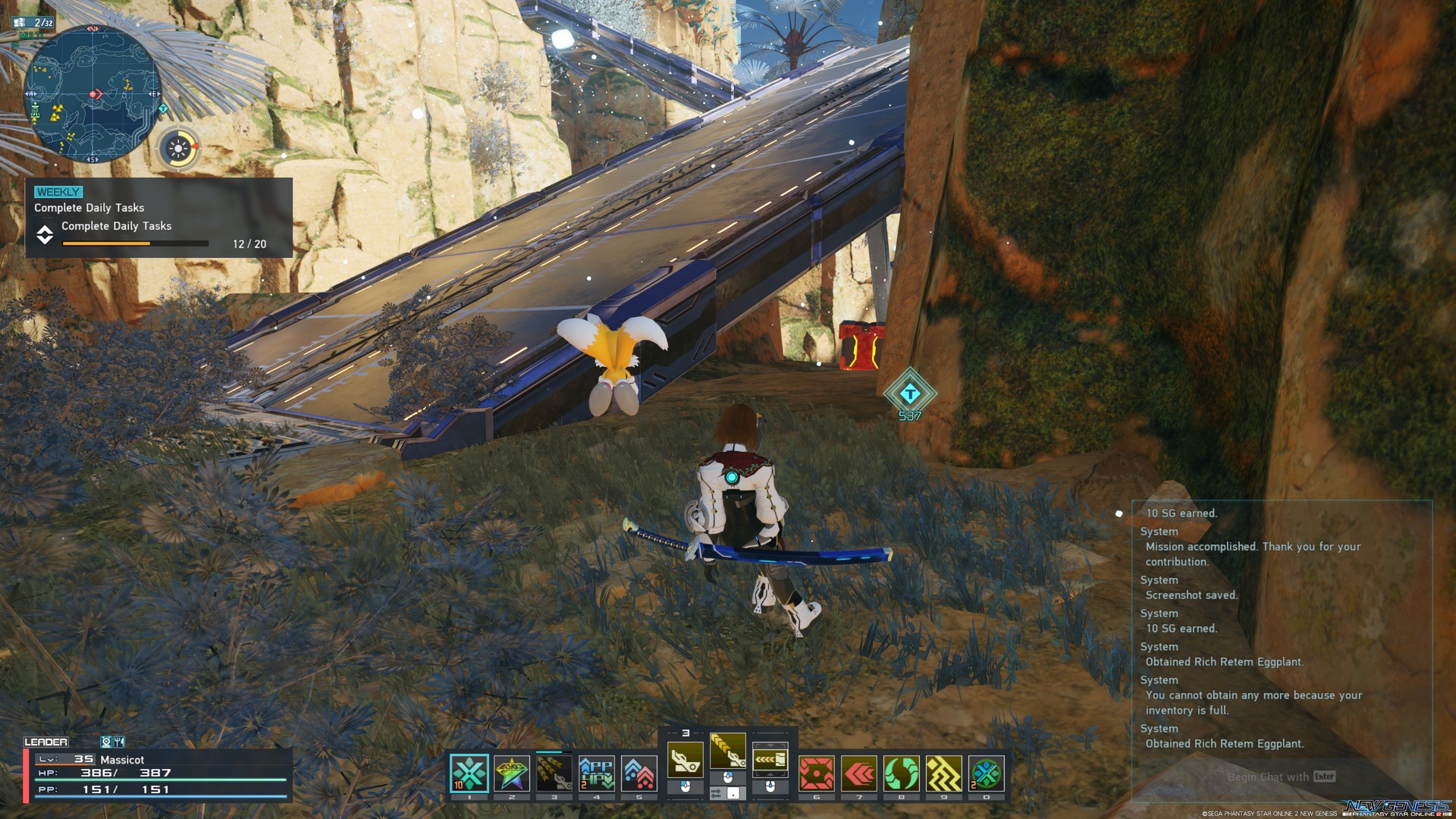Image resolution: width=1456 pixels, height=819 pixels.
Task: Select the Weekly Complete Daily Tasks tracker
Action: 158,218
